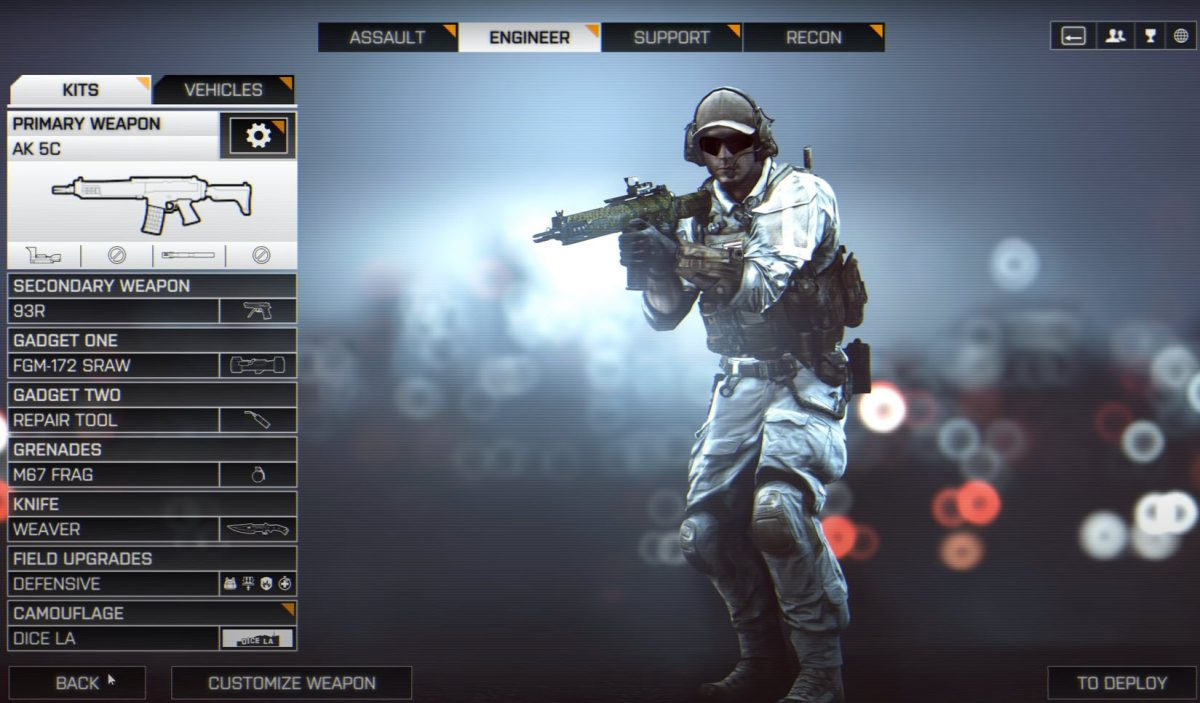Open the squad icon in top bar
Screen dimensions: 1200x703
[1114, 36]
